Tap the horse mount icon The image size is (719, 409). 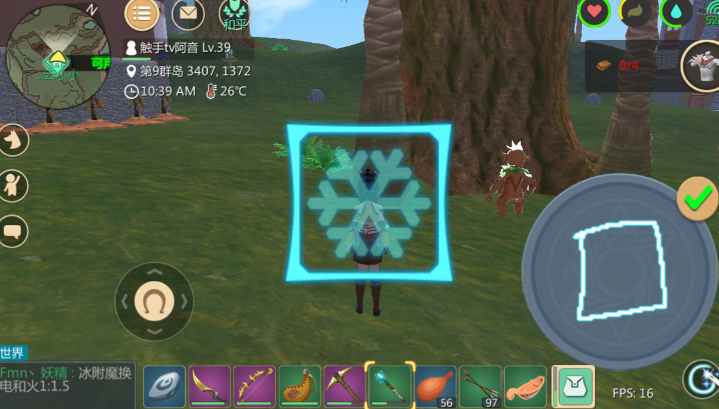[x=13, y=140]
